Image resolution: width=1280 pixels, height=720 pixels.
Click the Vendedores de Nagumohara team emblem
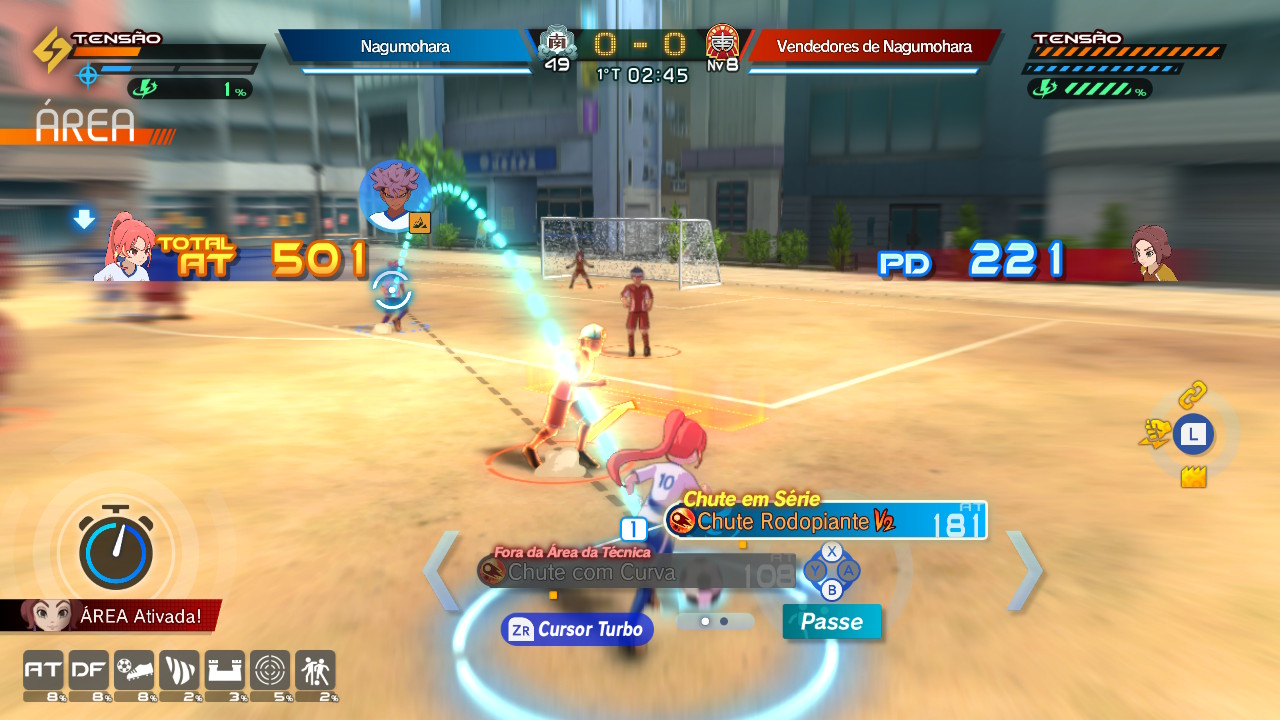722,43
